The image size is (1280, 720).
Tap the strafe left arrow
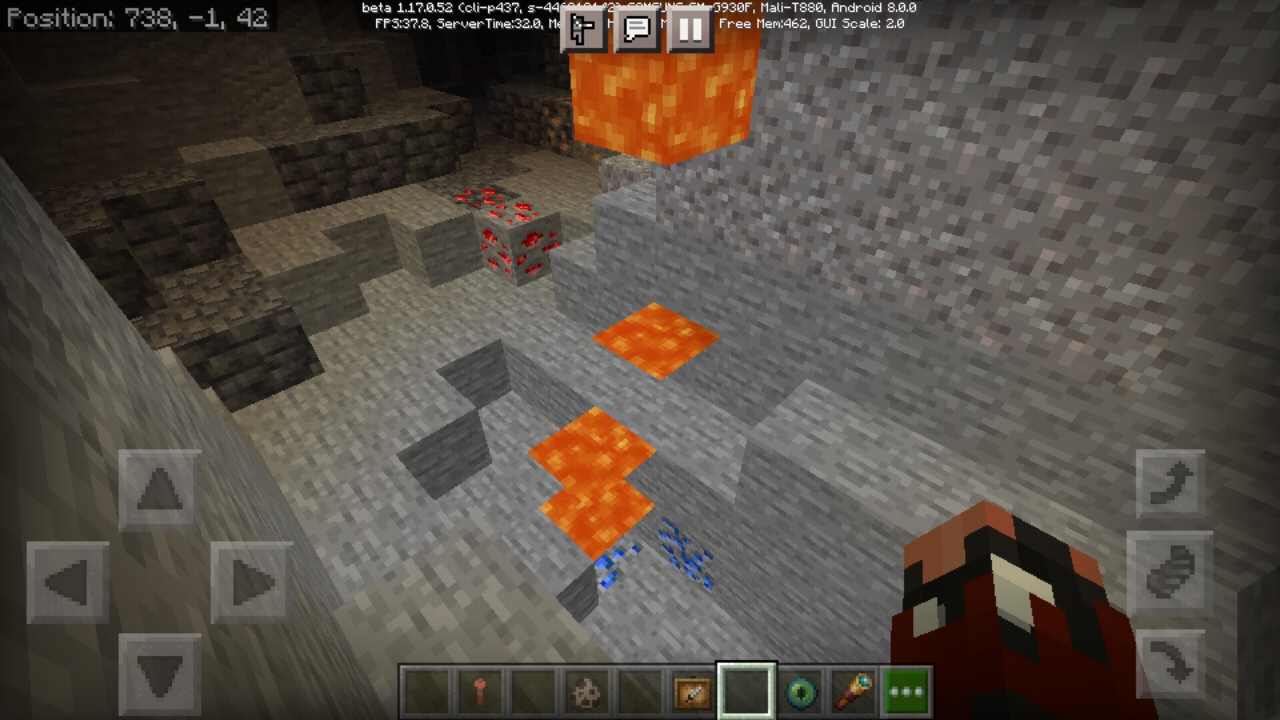68,582
